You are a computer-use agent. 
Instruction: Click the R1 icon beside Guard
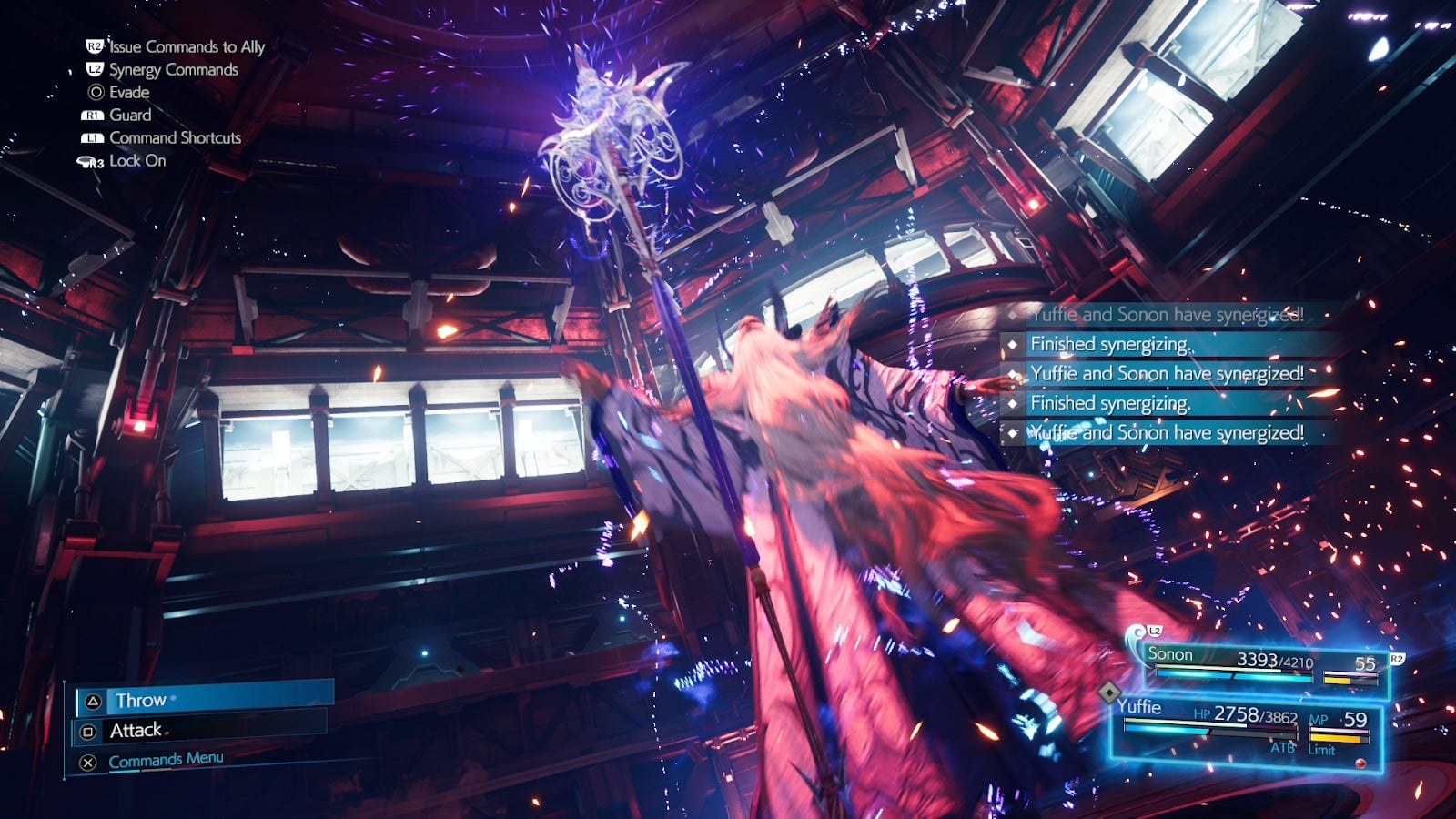[91, 116]
